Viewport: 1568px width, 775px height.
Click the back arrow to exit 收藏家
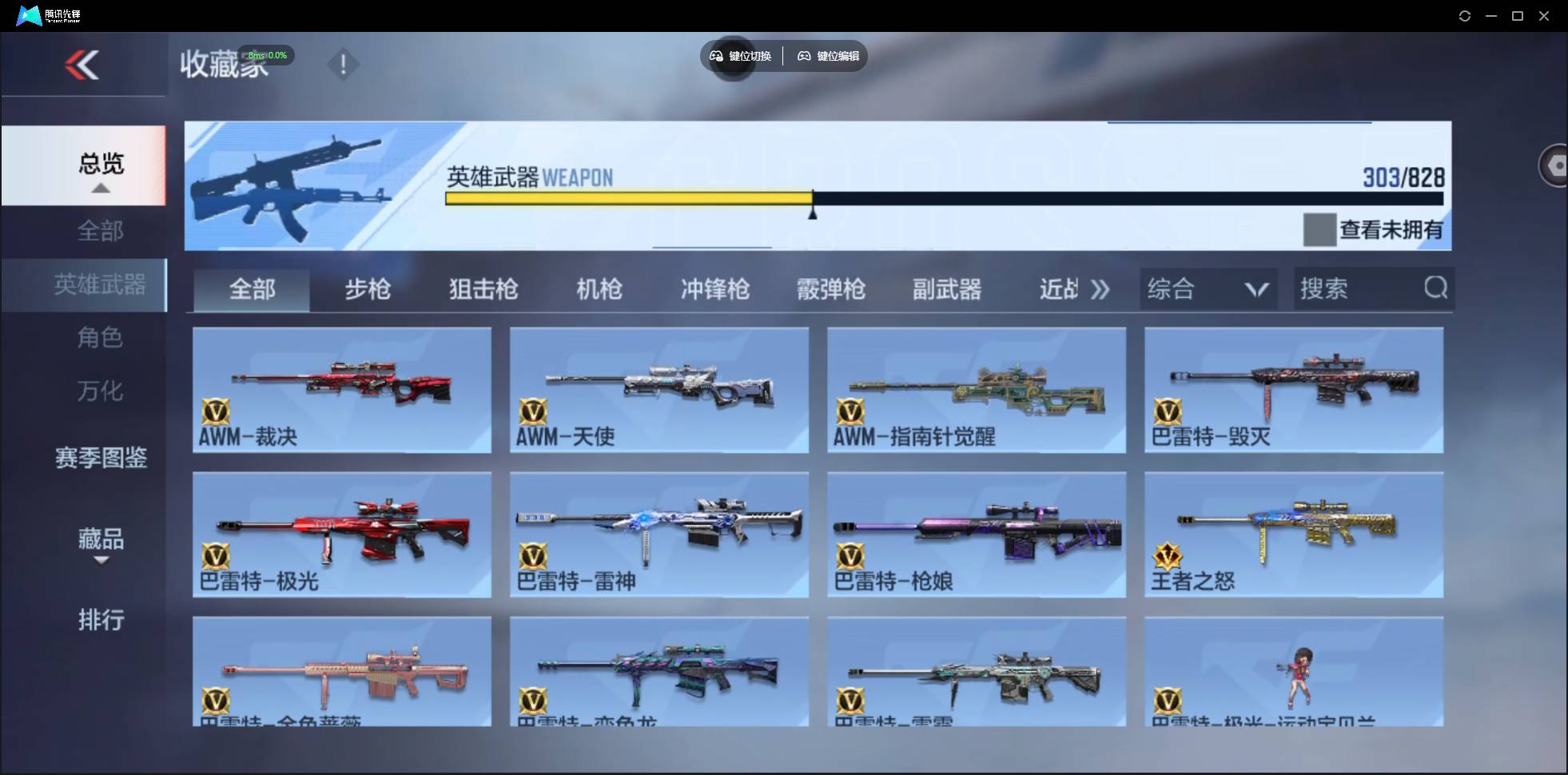(83, 65)
